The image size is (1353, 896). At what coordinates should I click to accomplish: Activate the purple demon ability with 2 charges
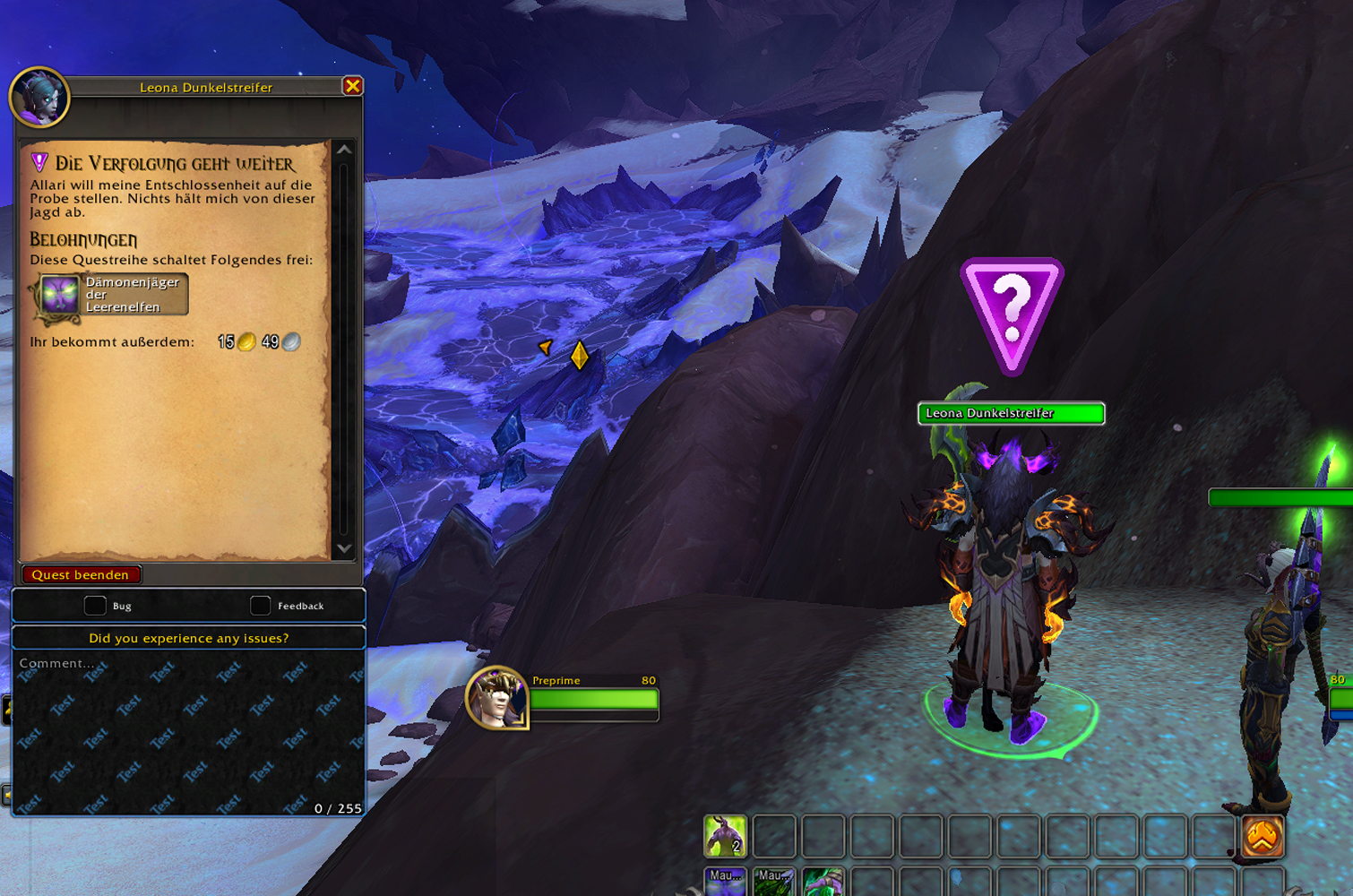(725, 836)
